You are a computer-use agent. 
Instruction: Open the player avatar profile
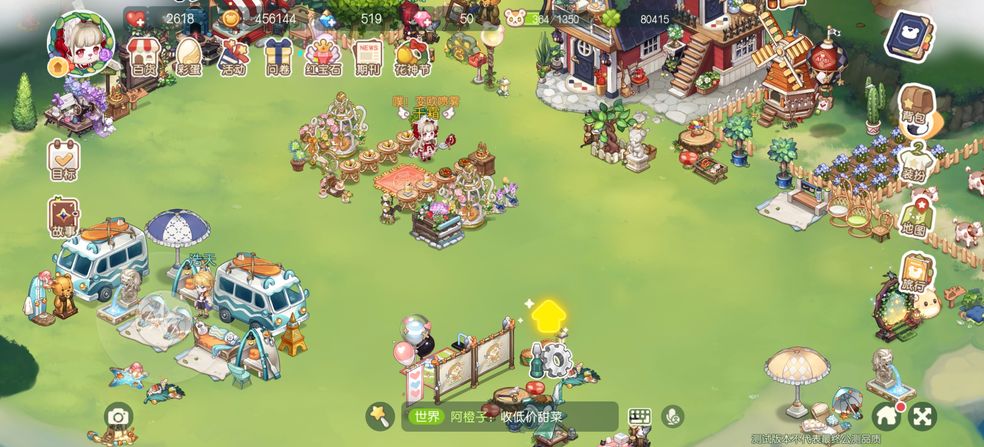[80, 43]
